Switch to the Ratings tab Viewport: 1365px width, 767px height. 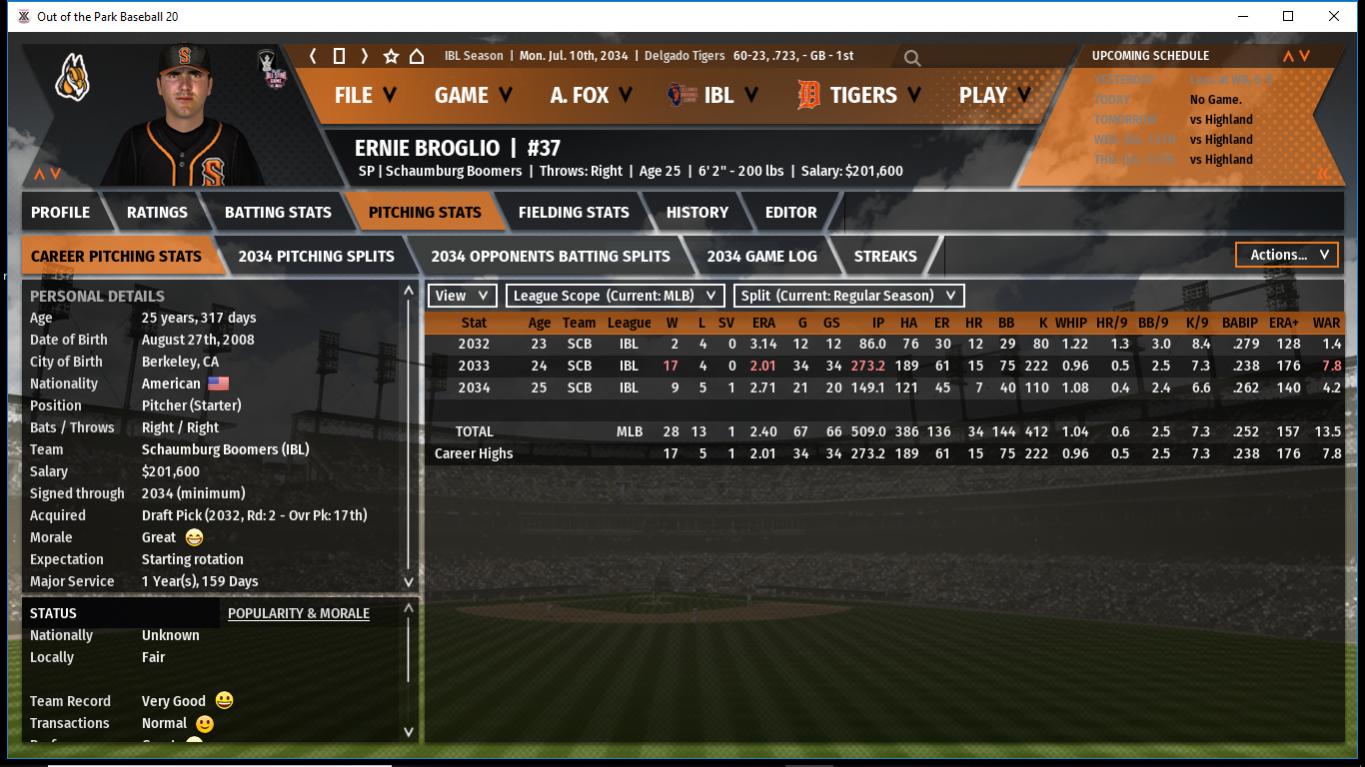click(157, 212)
